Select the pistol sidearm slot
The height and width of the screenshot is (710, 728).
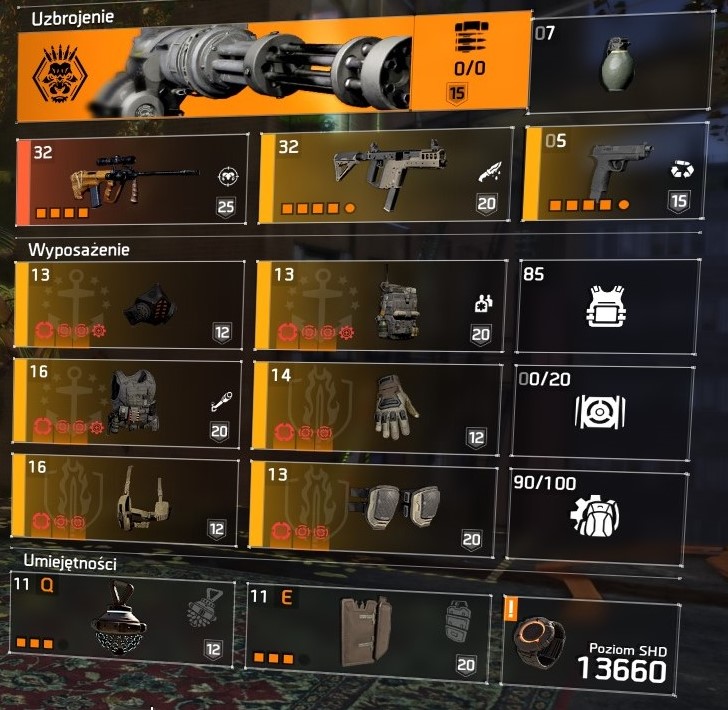[x=614, y=173]
